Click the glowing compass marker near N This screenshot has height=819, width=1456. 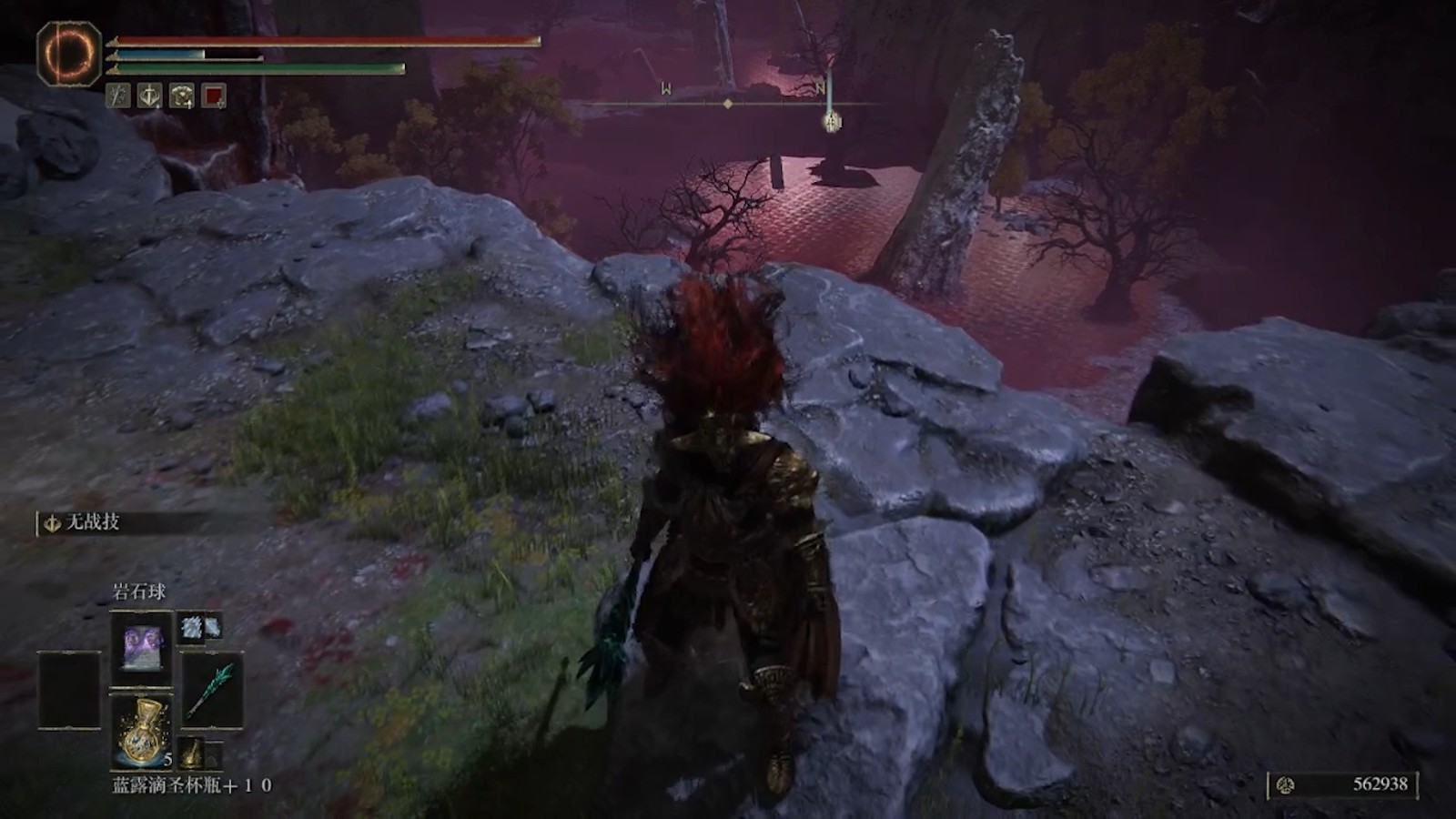[831, 121]
